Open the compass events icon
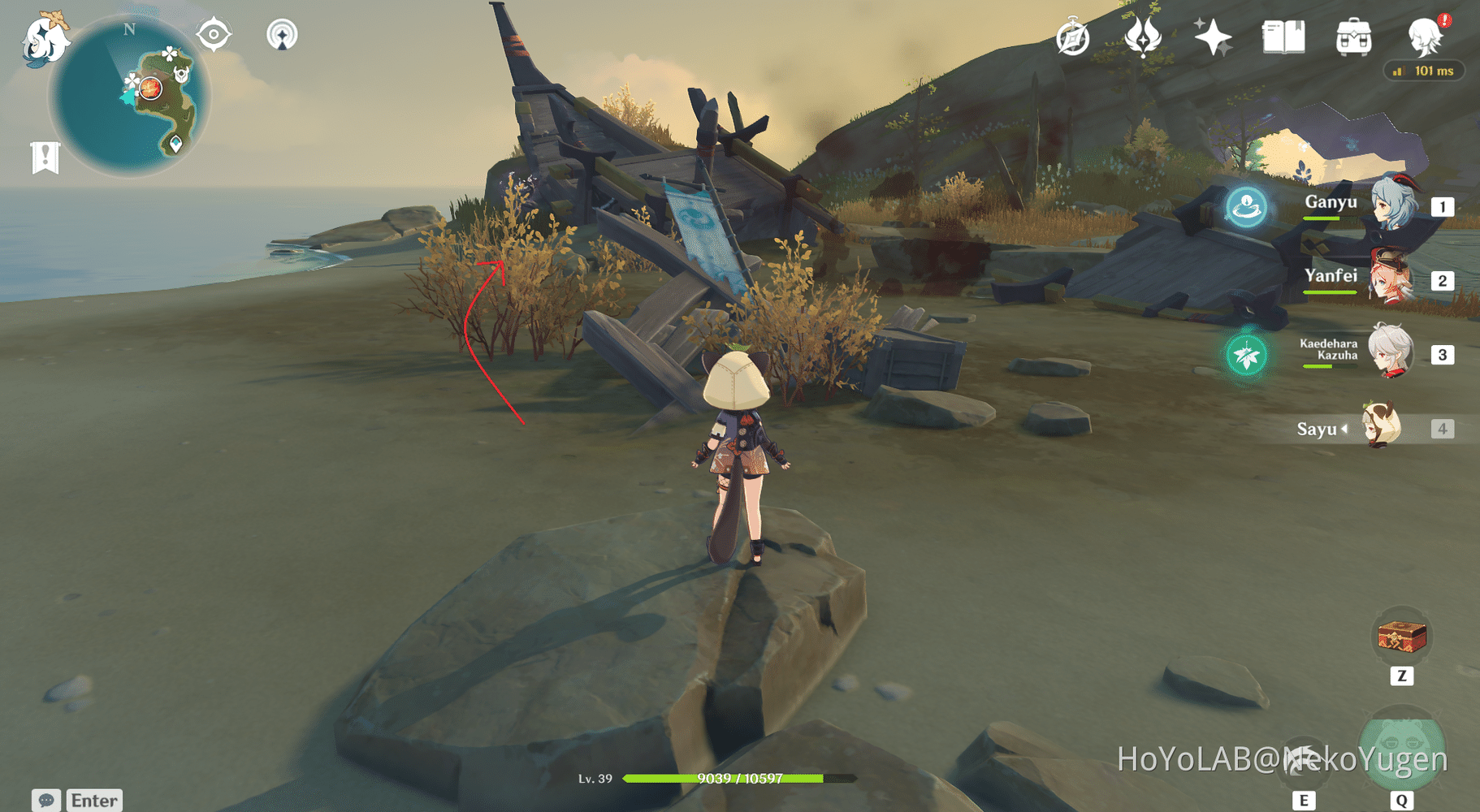This screenshot has height=812, width=1480. coord(1072,37)
